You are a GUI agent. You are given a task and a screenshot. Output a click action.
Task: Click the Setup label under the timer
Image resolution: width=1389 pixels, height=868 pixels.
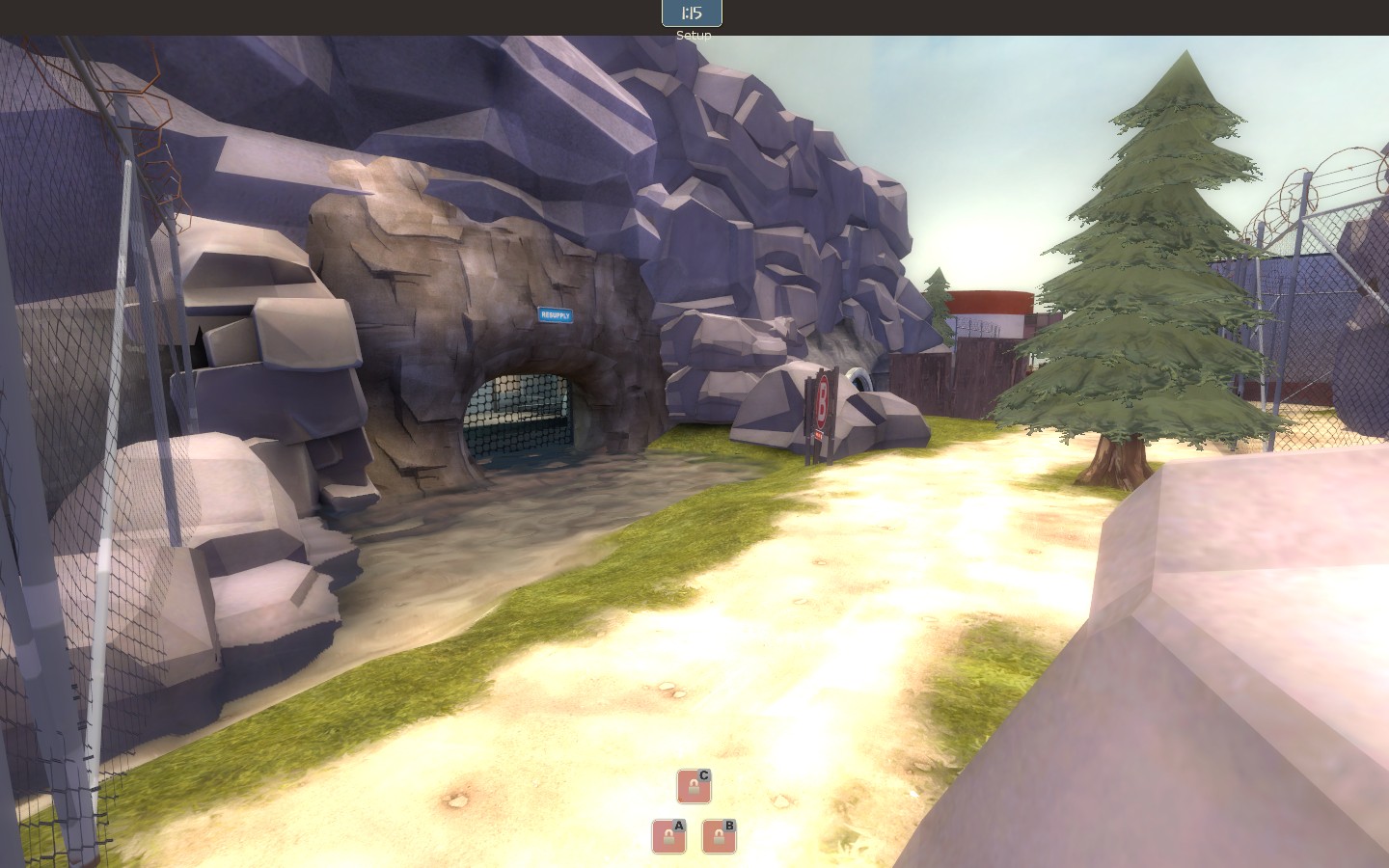click(x=693, y=35)
